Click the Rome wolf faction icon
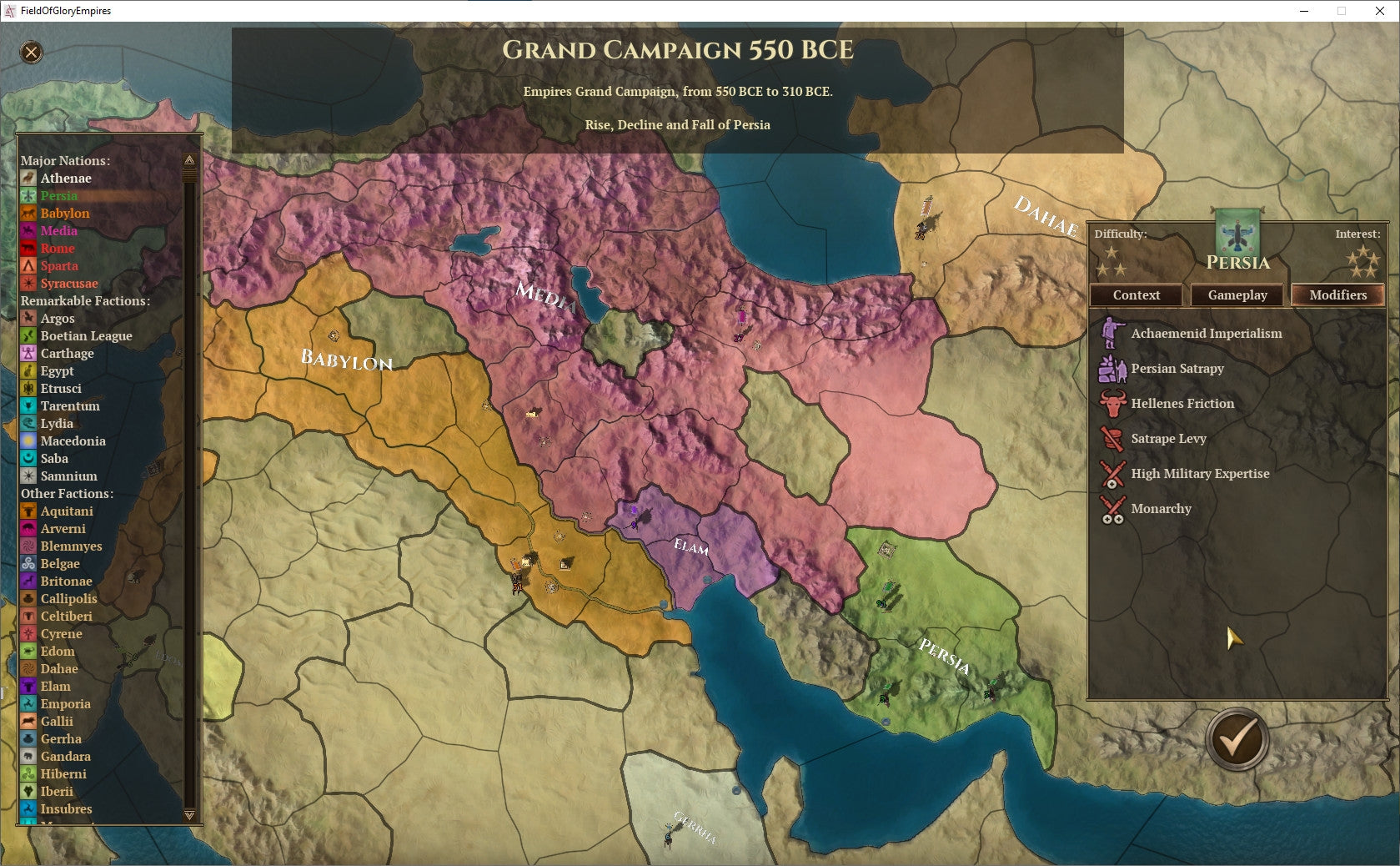This screenshot has height=866, width=1400. [x=28, y=249]
